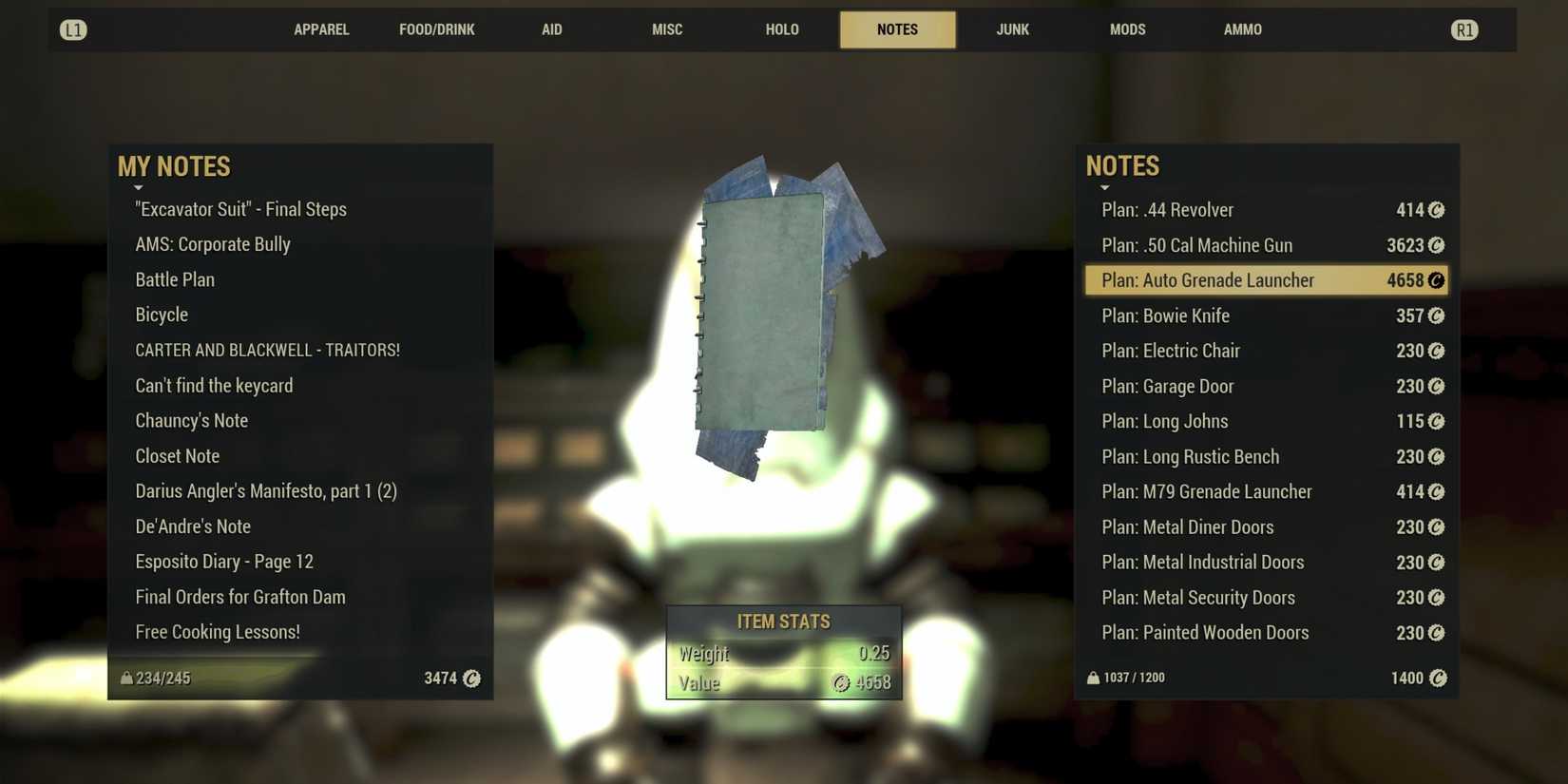Screen dimensions: 1568x784
Task: Click the lock icon by the 234/245 weight
Action: click(x=126, y=677)
